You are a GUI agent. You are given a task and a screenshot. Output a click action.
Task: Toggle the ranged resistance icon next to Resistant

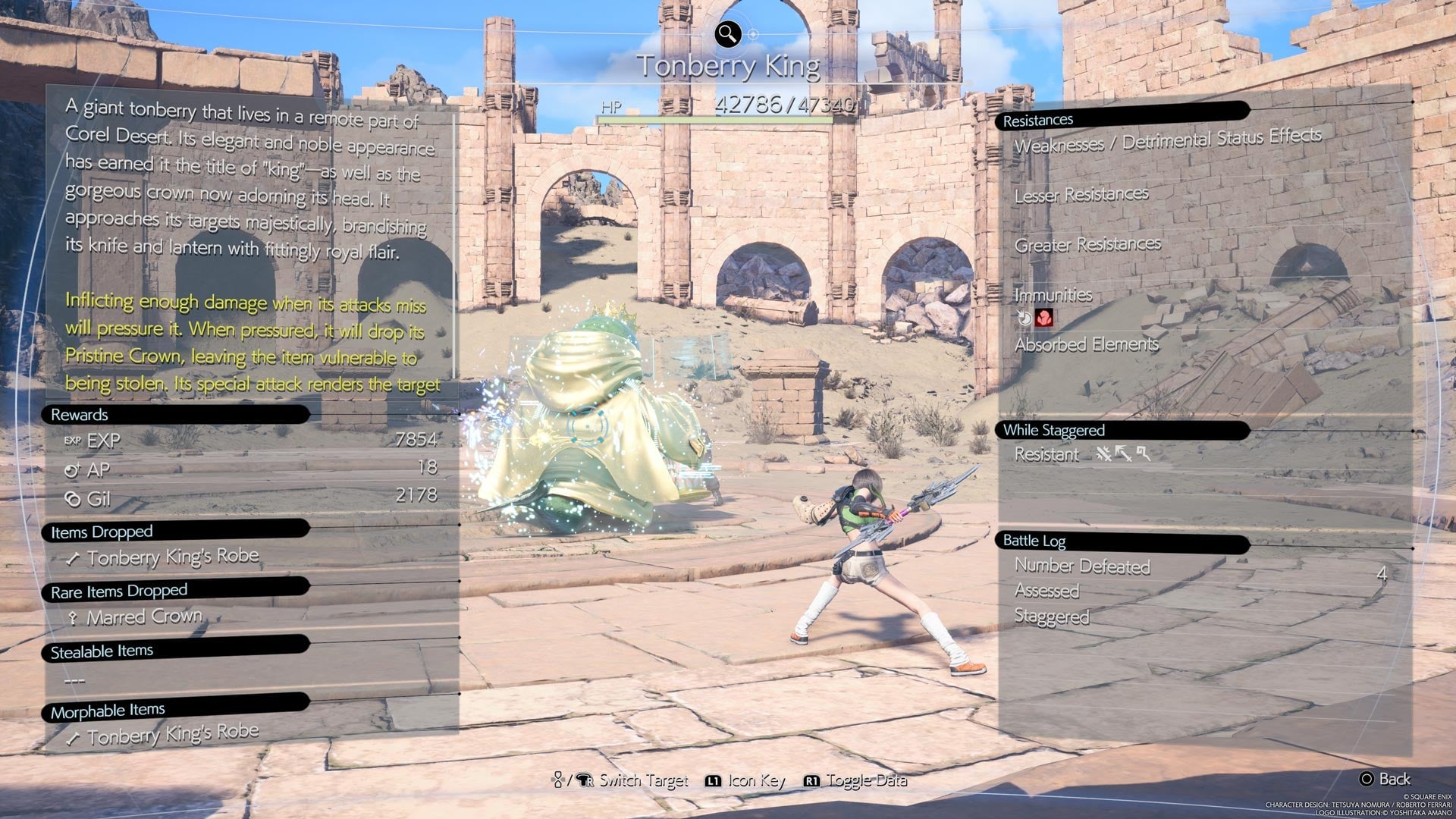point(1124,453)
